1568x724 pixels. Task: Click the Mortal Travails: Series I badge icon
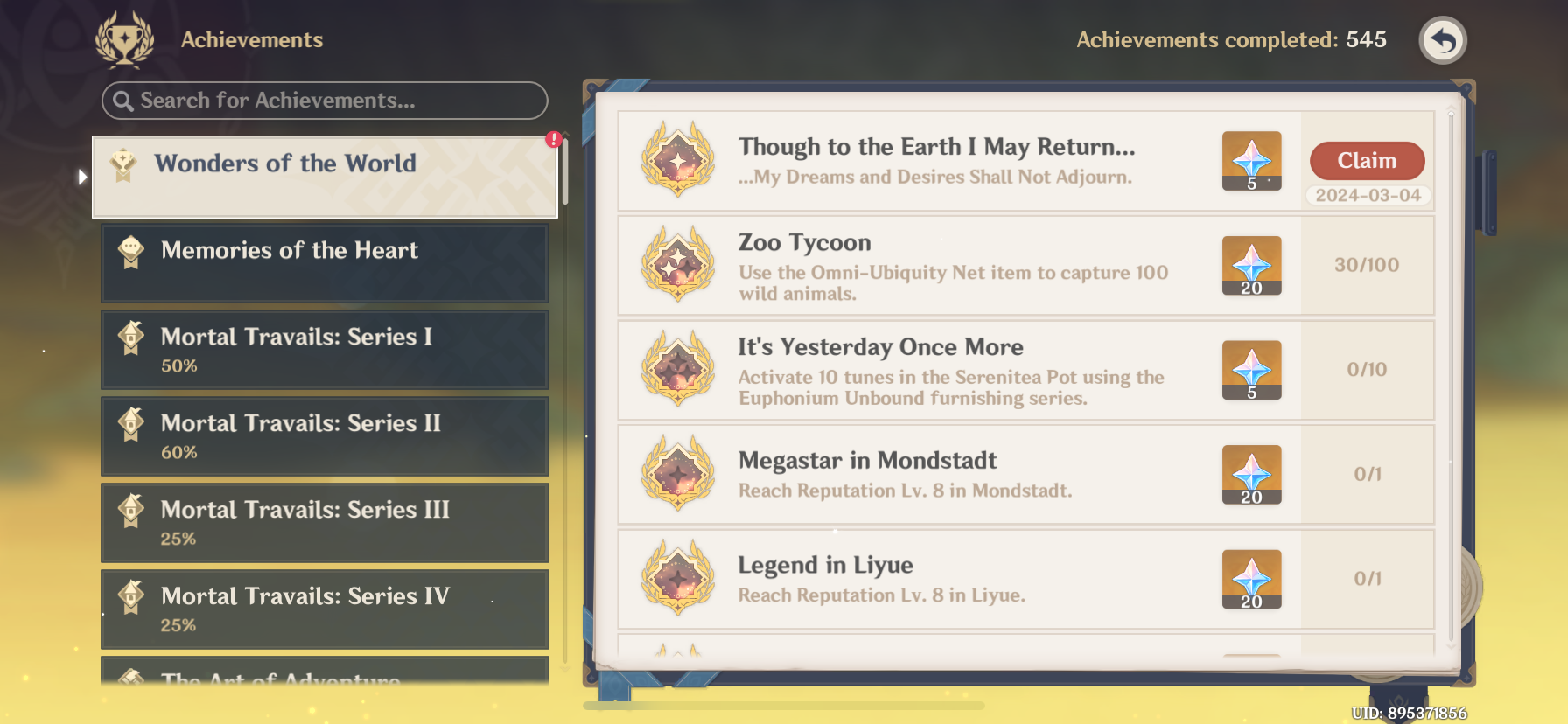[x=130, y=338]
